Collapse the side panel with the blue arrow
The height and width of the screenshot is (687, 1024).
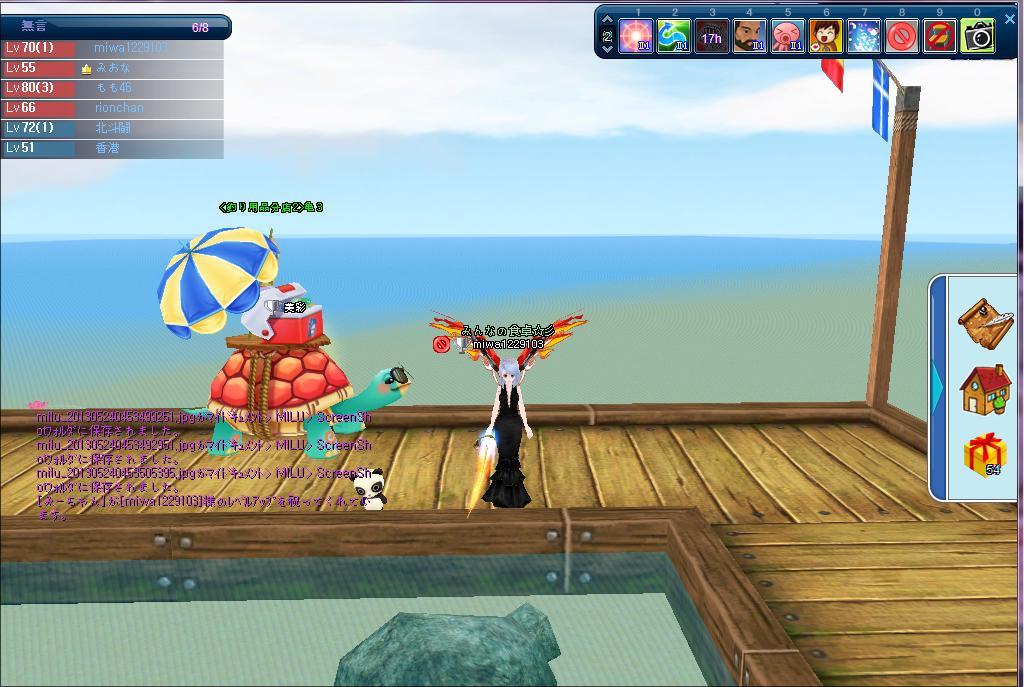[938, 387]
